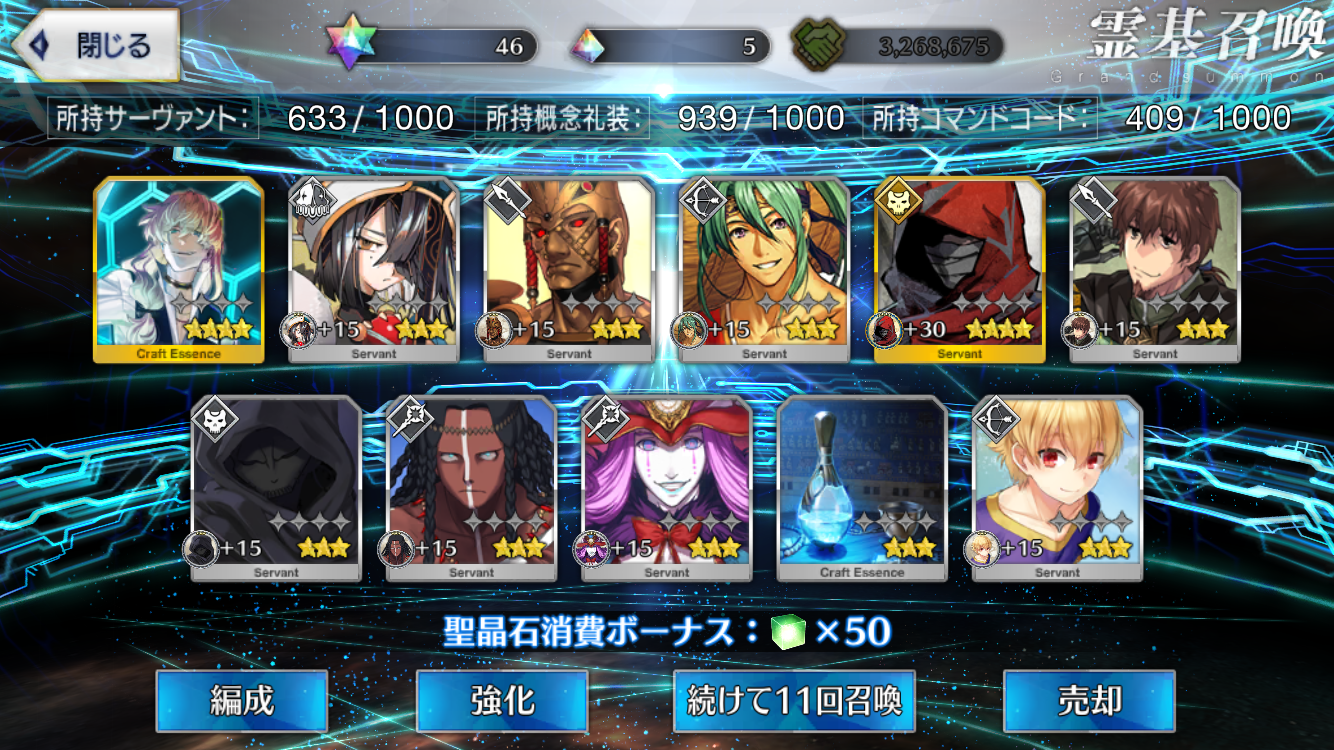Select the gold-framed 4-star Craft Essence card
Viewport: 1334px width, 750px height.
click(x=179, y=269)
